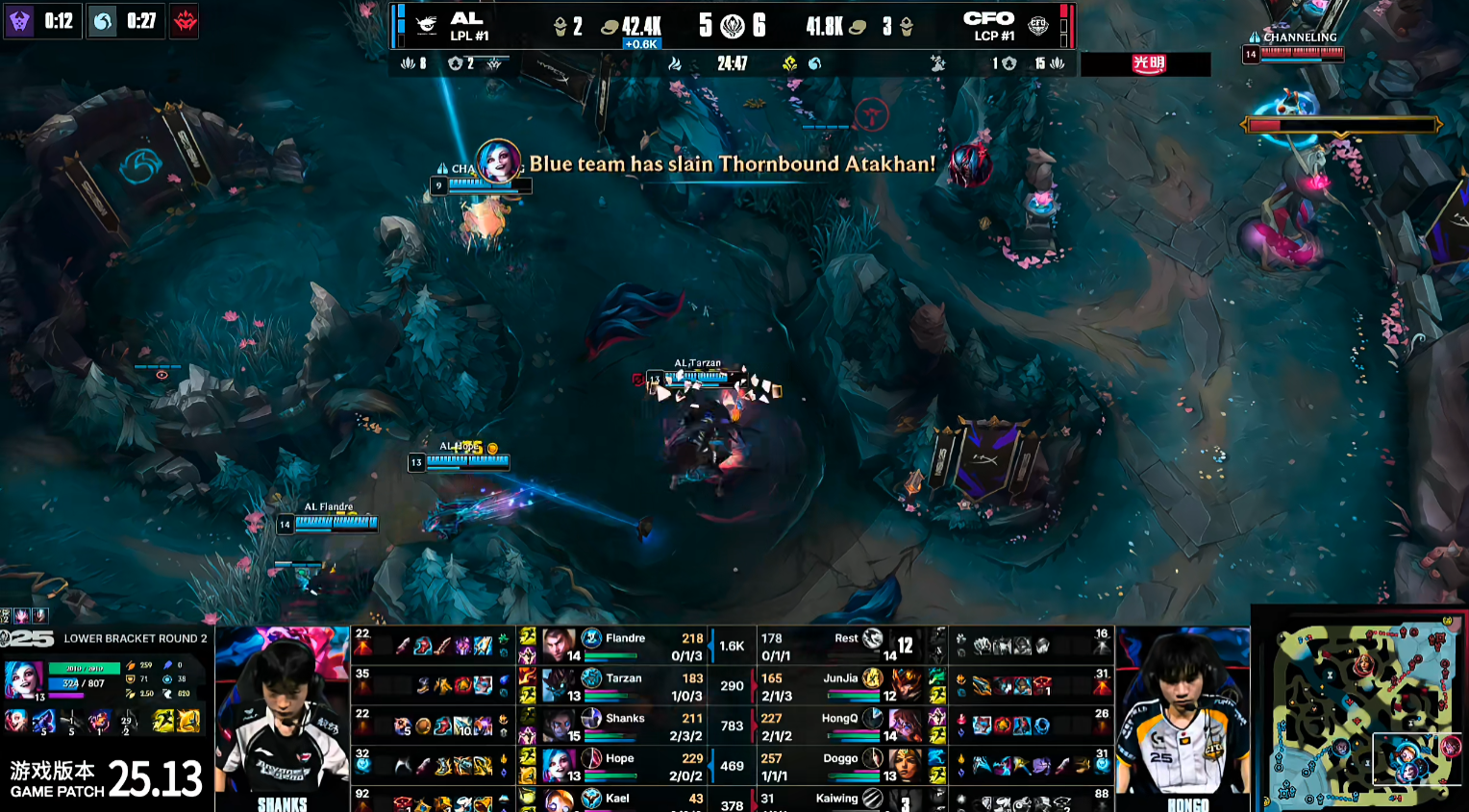Image resolution: width=1469 pixels, height=812 pixels.
Task: Select Doggo's champion portrait on the scoreboard
Action: (x=905, y=765)
